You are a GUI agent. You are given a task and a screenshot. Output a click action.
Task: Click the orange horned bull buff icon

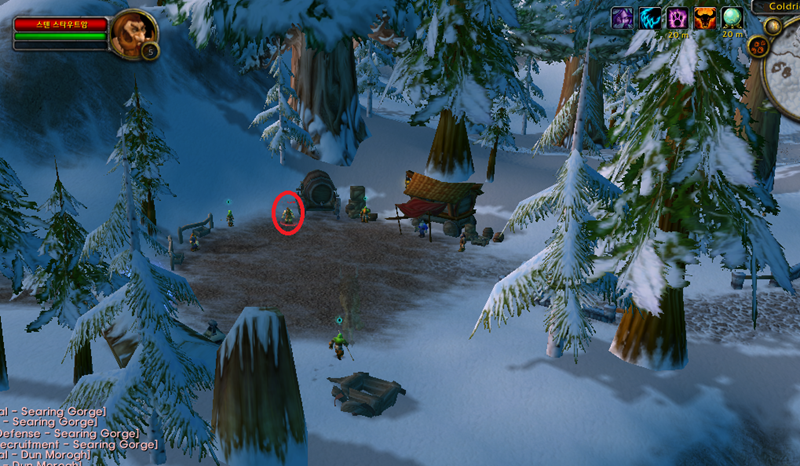[706, 18]
